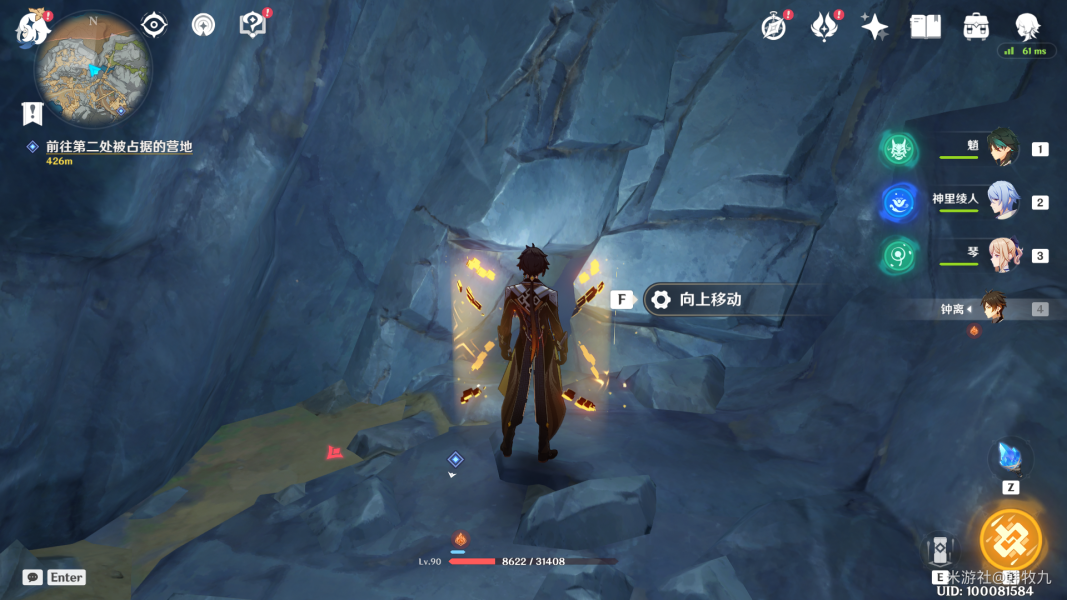
Task: Open the adventurer handbook book icon
Action: (x=926, y=27)
